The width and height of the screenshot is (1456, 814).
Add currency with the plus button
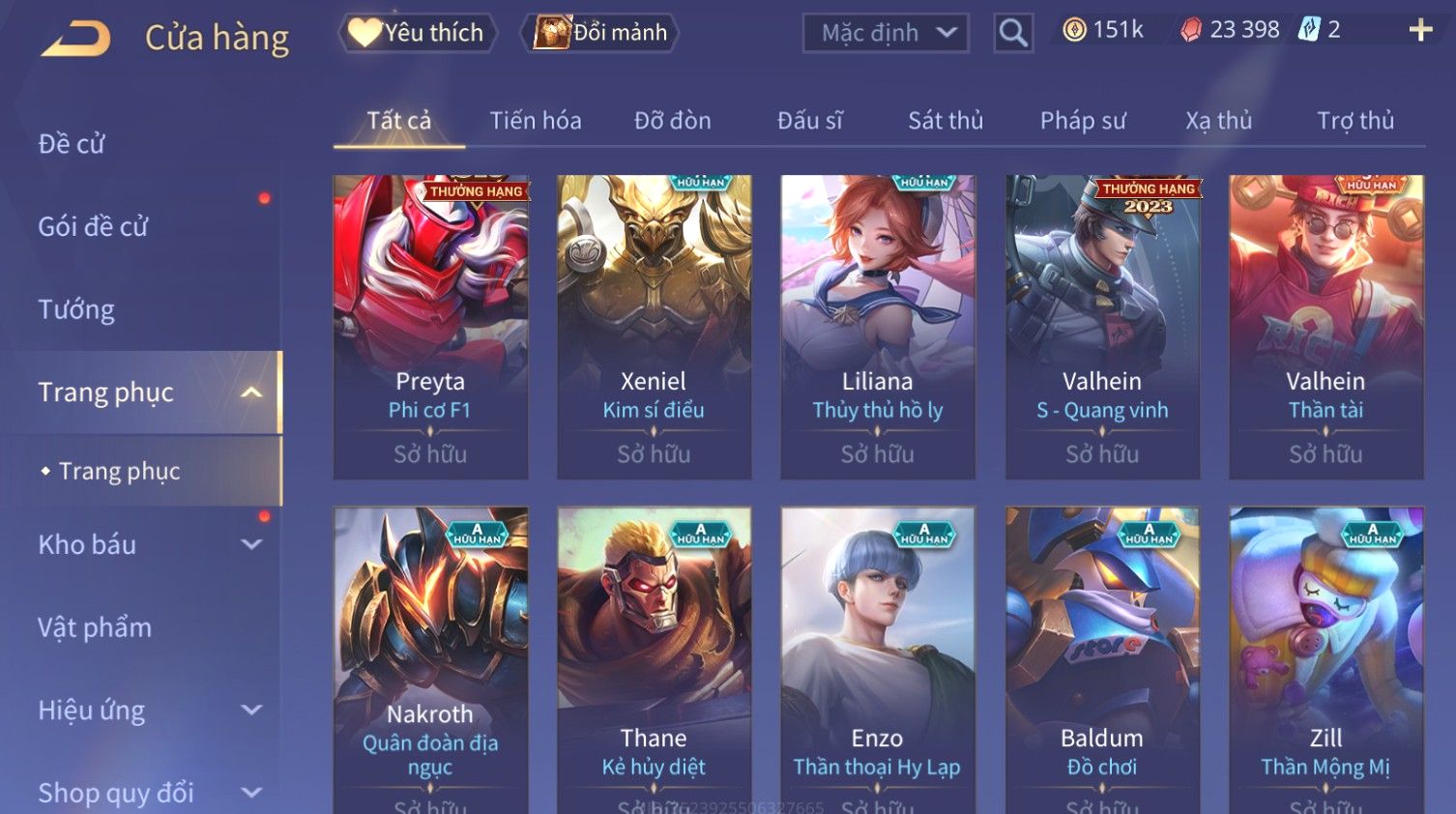pos(1420,31)
